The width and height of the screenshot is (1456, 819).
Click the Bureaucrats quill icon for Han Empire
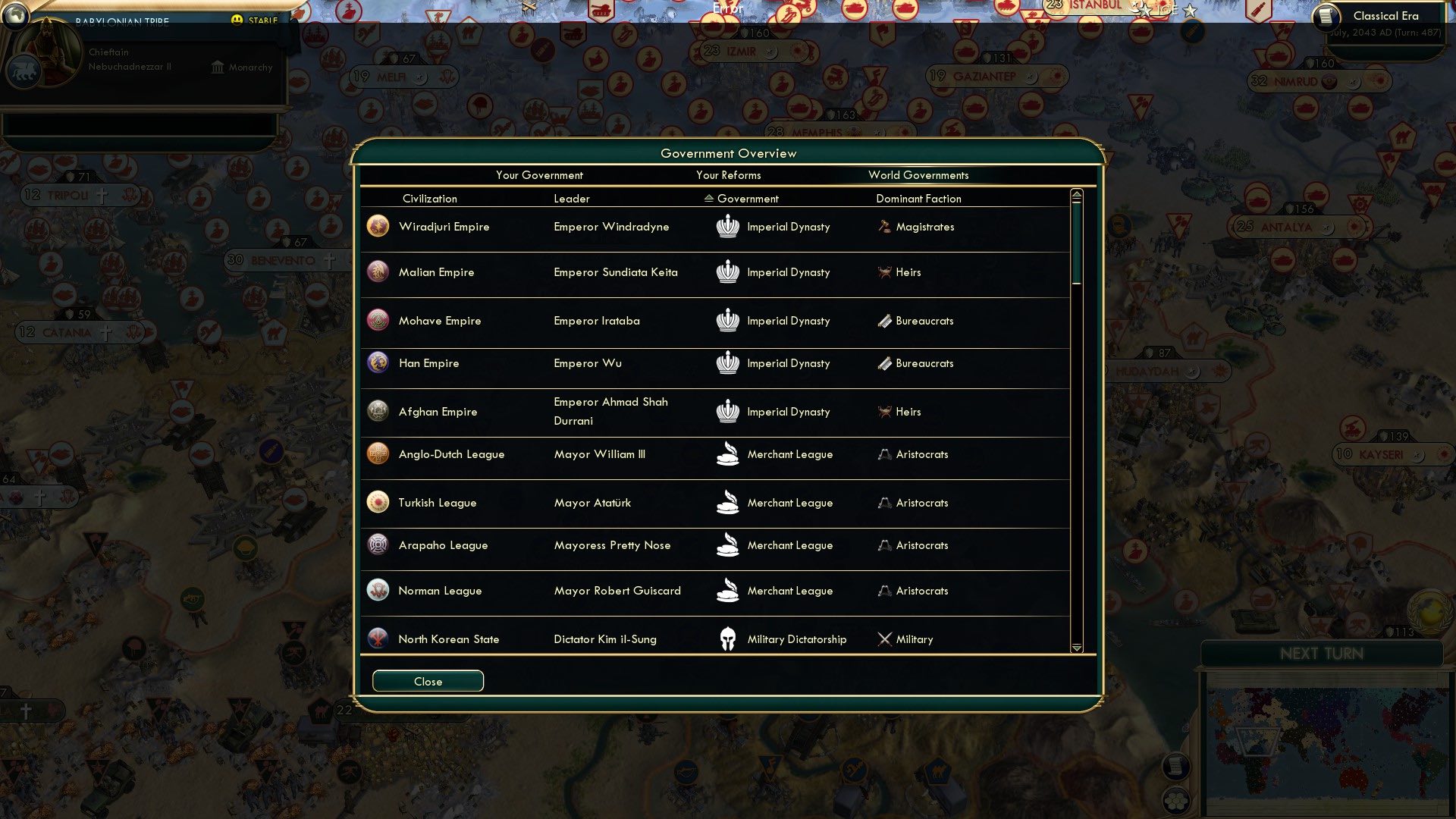883,363
